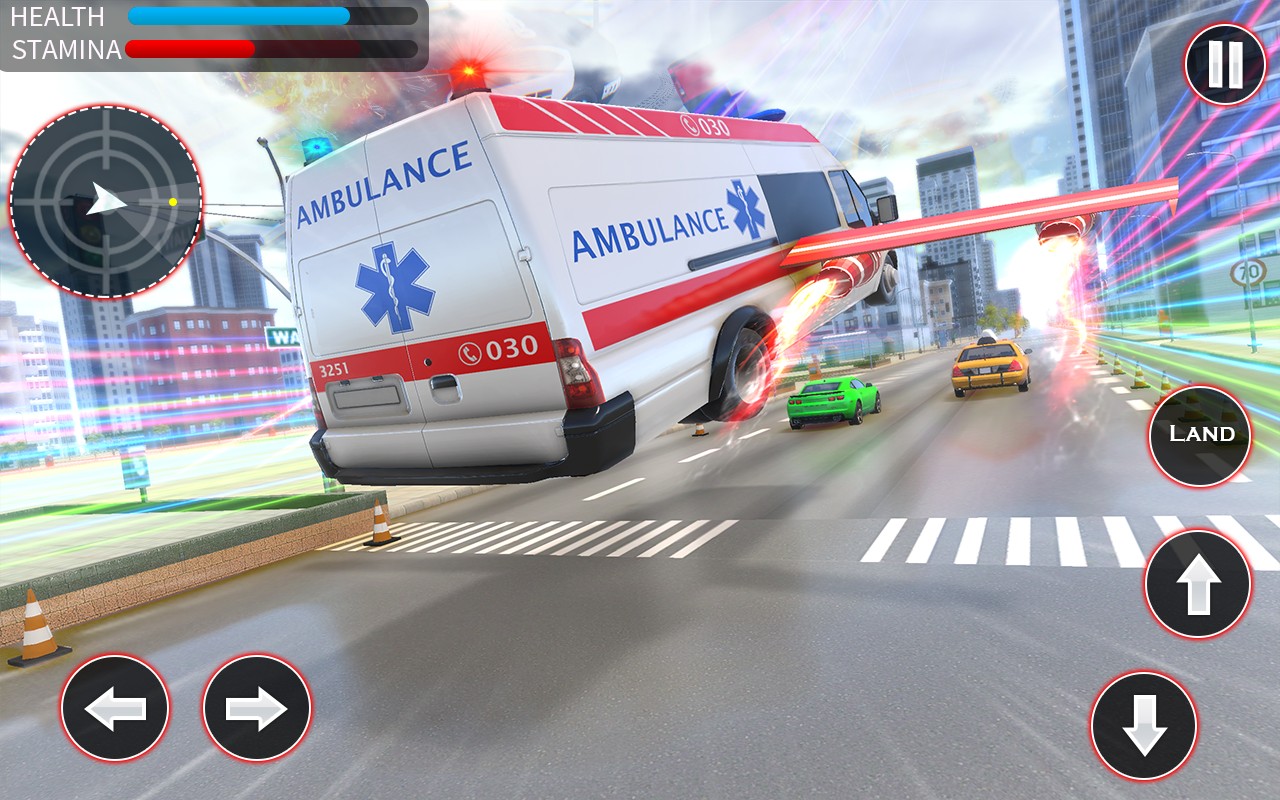Tap the Land button
1280x800 pixels.
coord(1200,435)
